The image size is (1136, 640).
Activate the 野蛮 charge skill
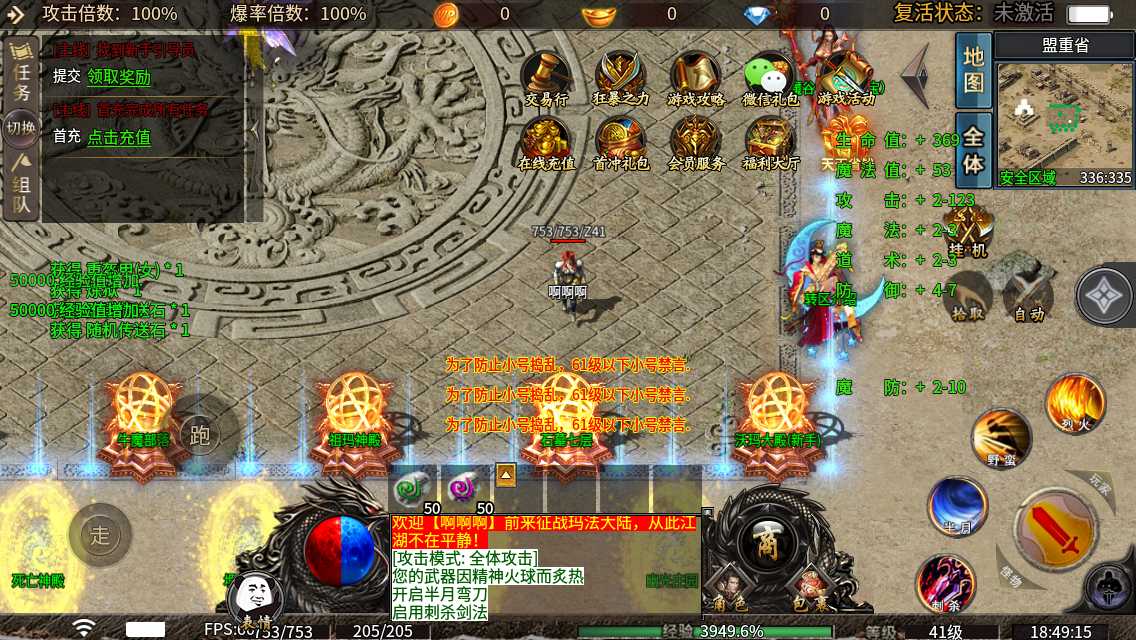1000,437
